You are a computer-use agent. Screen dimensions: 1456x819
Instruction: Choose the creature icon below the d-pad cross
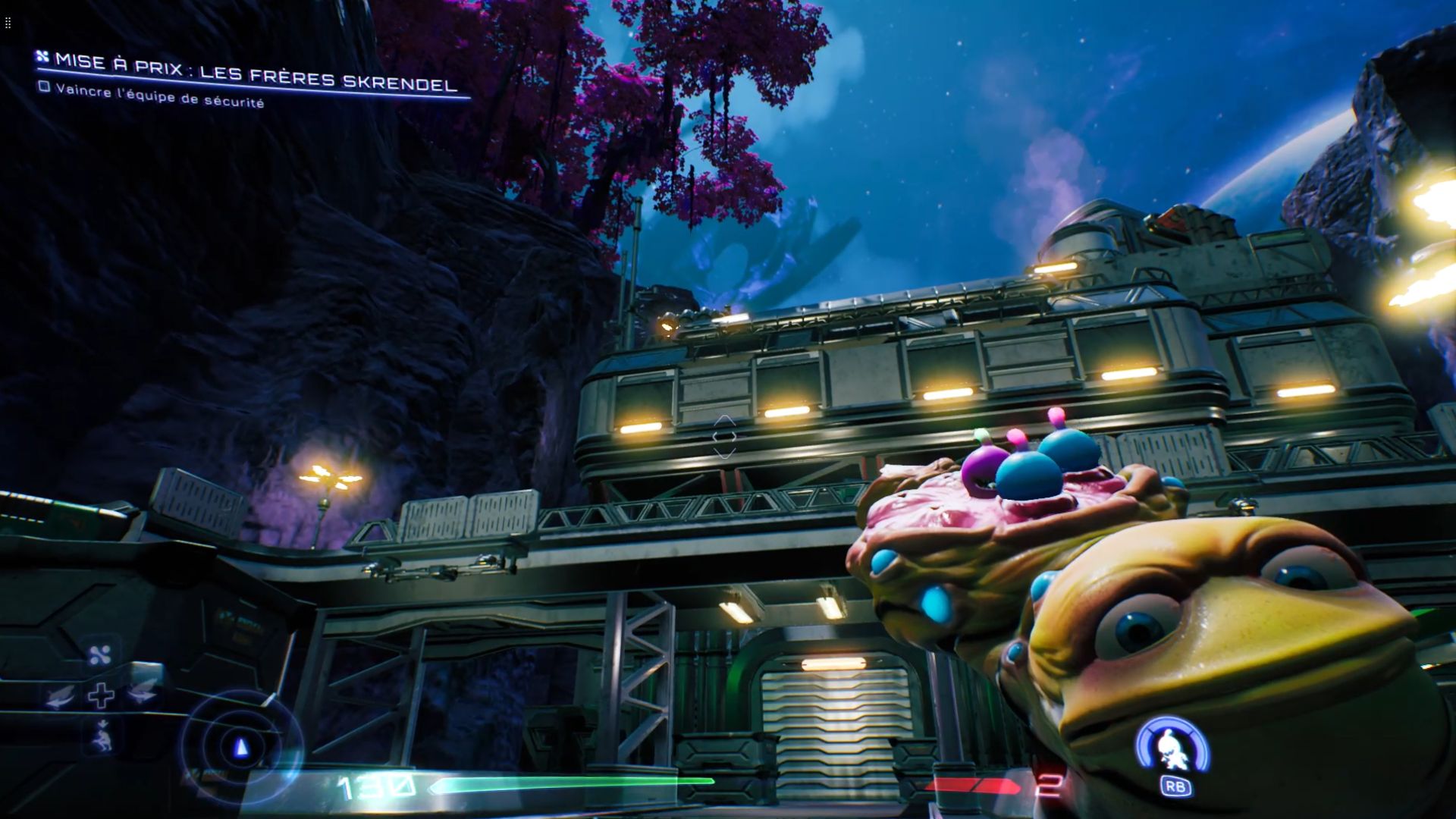coord(101,736)
